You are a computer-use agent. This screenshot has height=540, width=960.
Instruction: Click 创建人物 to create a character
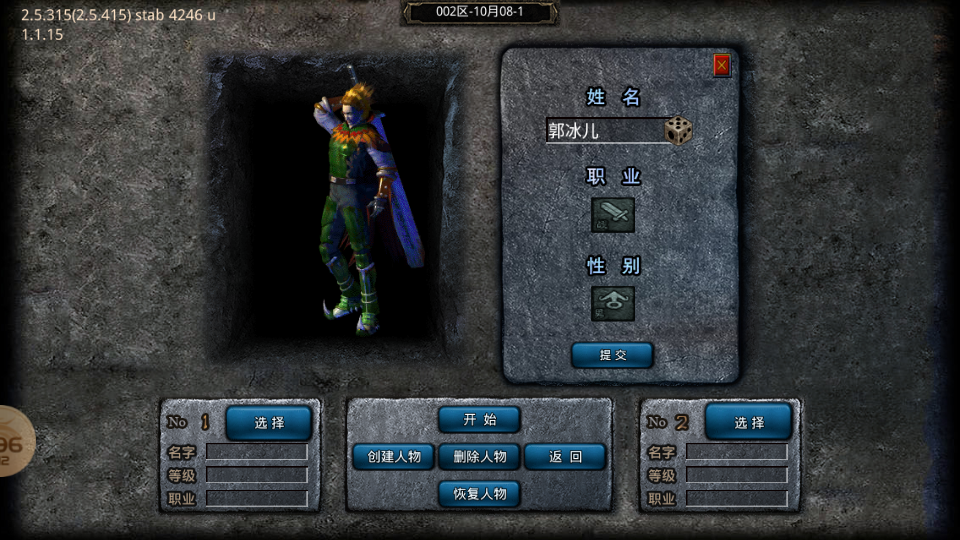pos(393,457)
